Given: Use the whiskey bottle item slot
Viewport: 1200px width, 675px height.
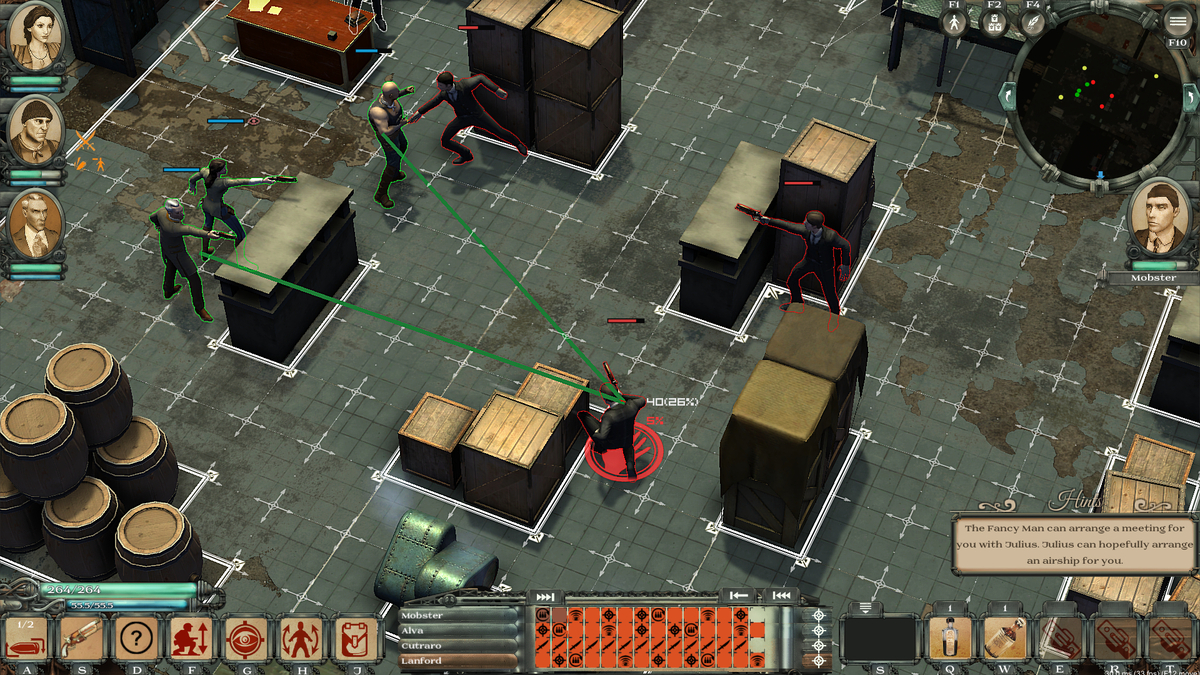Looking at the screenshot, I should click(x=1006, y=637).
